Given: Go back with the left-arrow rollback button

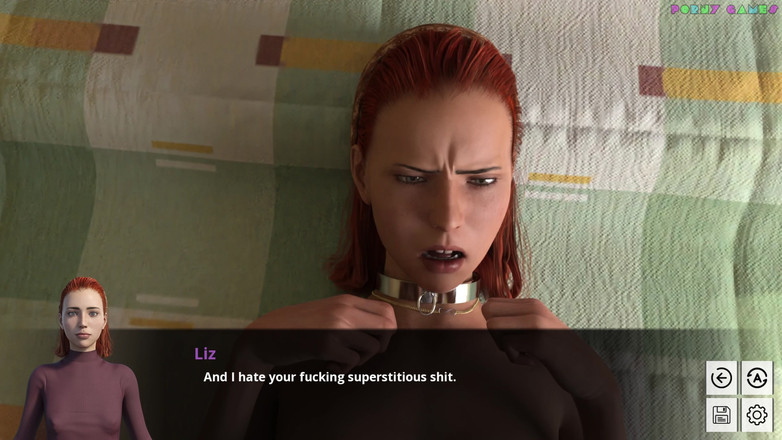Looking at the screenshot, I should (x=721, y=378).
